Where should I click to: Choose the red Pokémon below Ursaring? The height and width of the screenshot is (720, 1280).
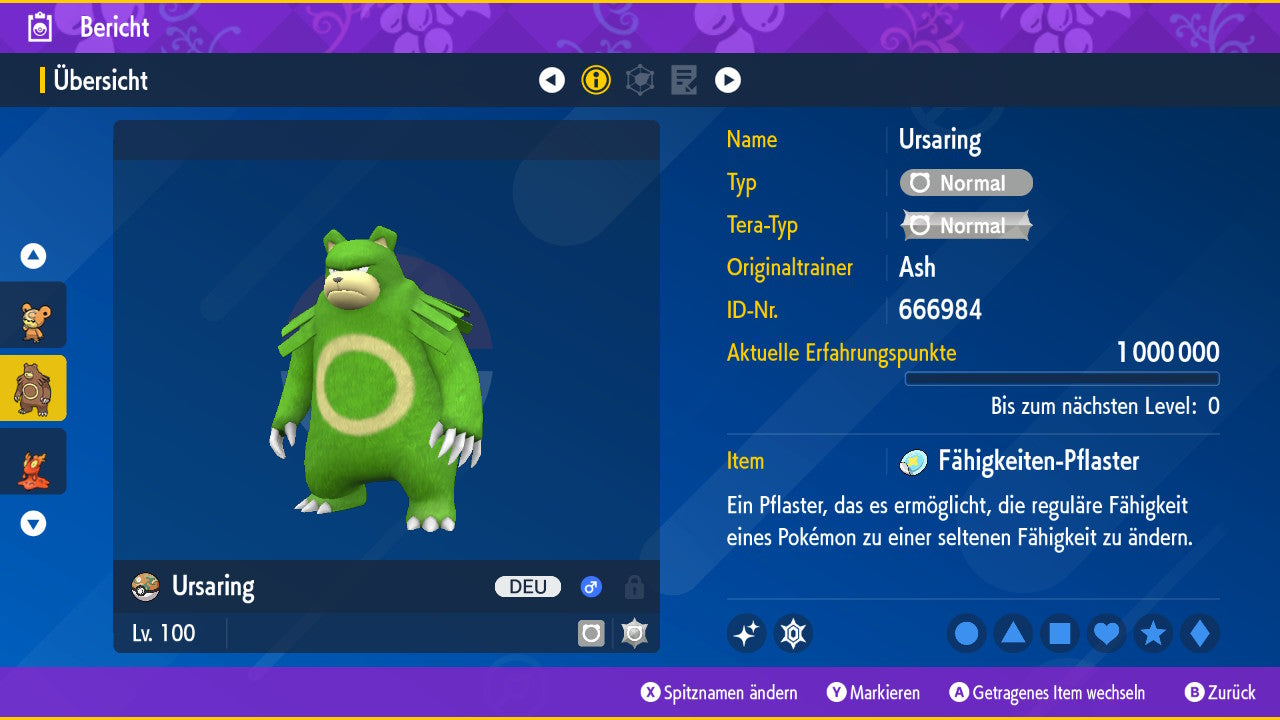point(33,462)
